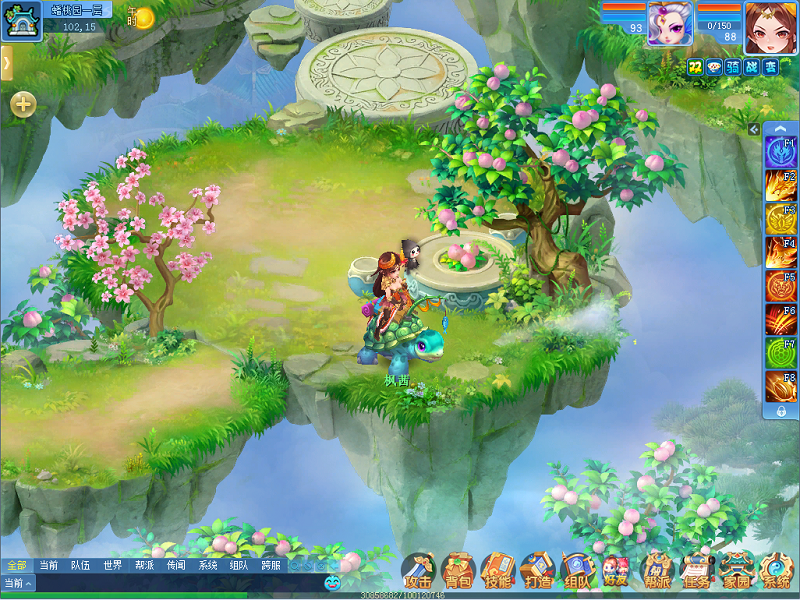Switch chat to the 帮派 guild tab
This screenshot has height=600, width=800.
[144, 565]
